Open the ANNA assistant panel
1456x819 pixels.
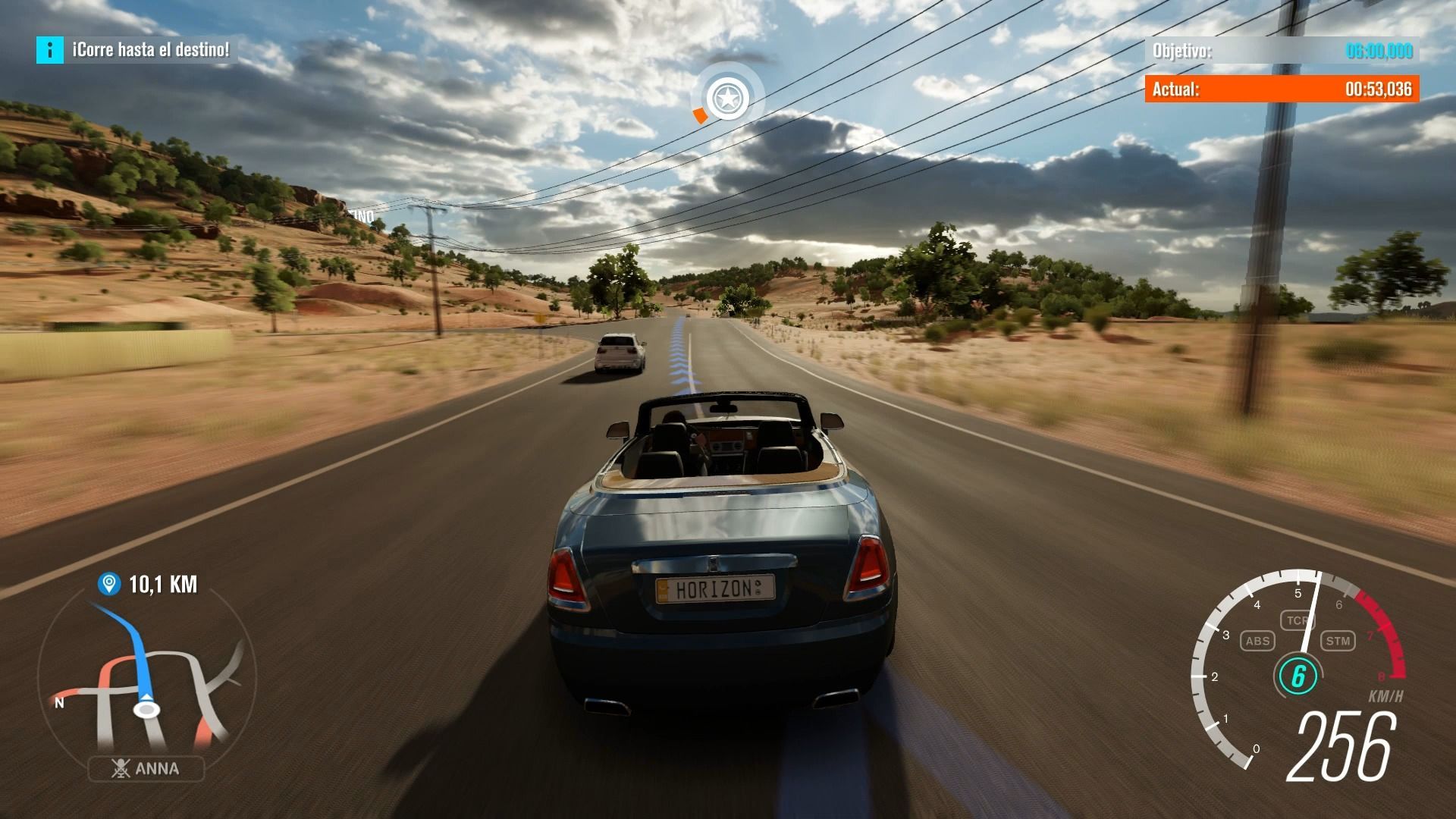[146, 769]
